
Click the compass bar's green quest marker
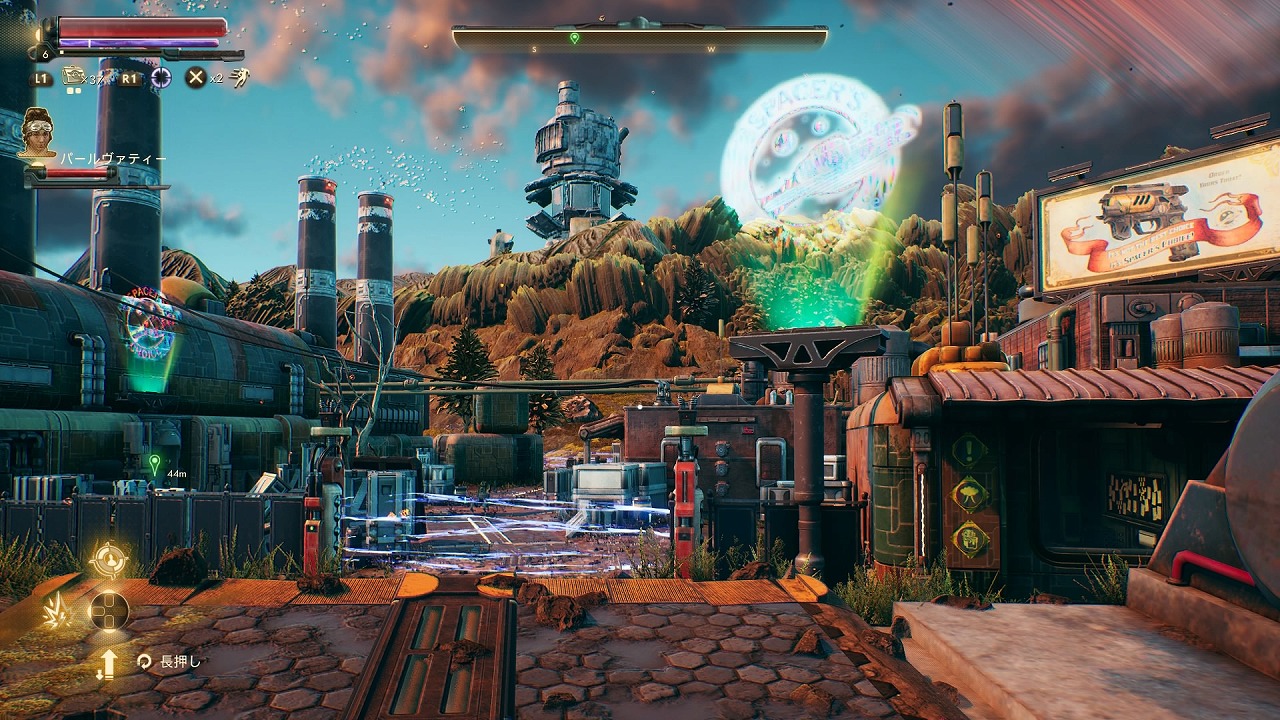point(574,38)
